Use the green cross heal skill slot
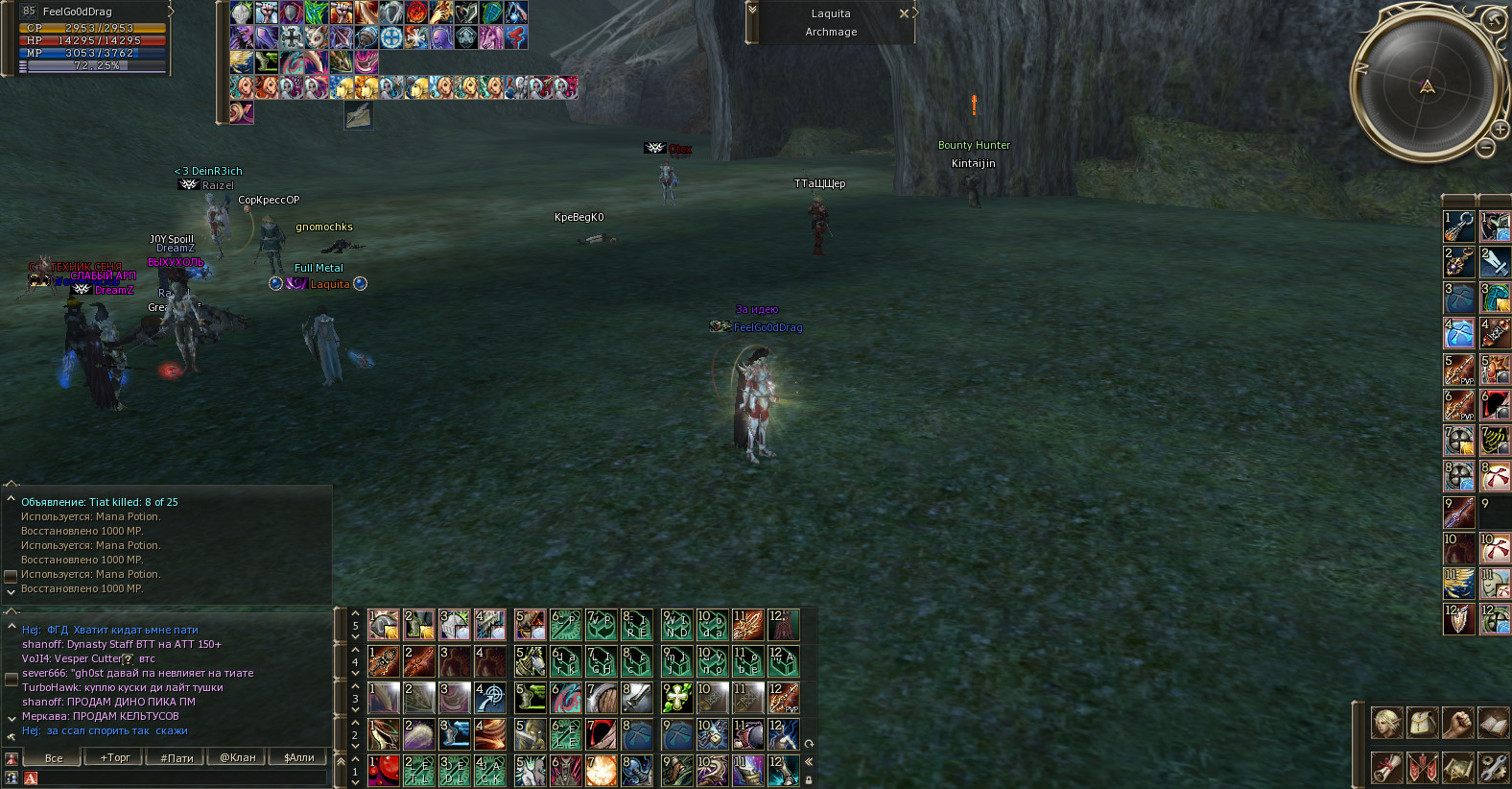Image resolution: width=1512 pixels, height=789 pixels. click(x=677, y=698)
